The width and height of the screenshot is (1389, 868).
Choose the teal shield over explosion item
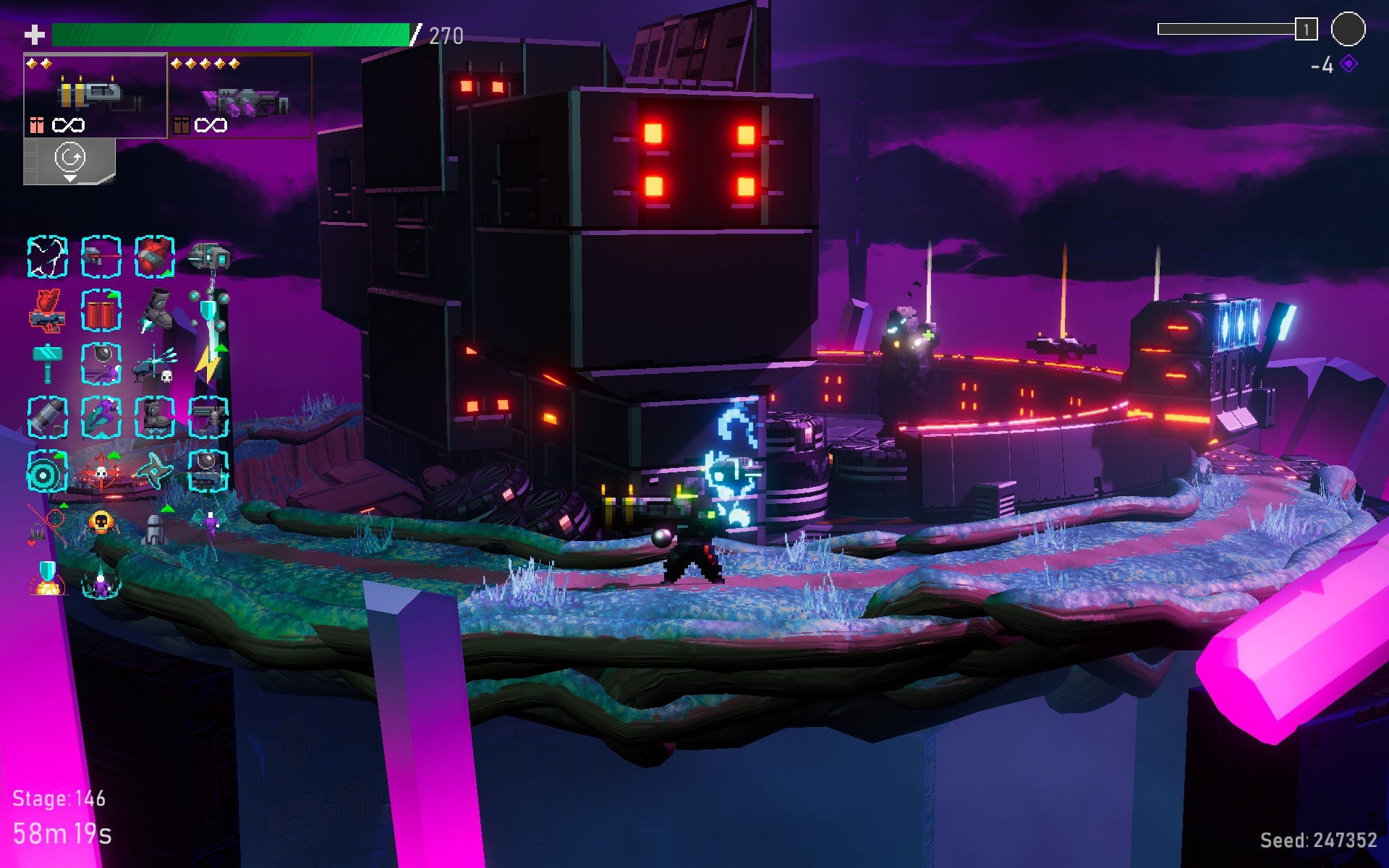click(x=48, y=579)
